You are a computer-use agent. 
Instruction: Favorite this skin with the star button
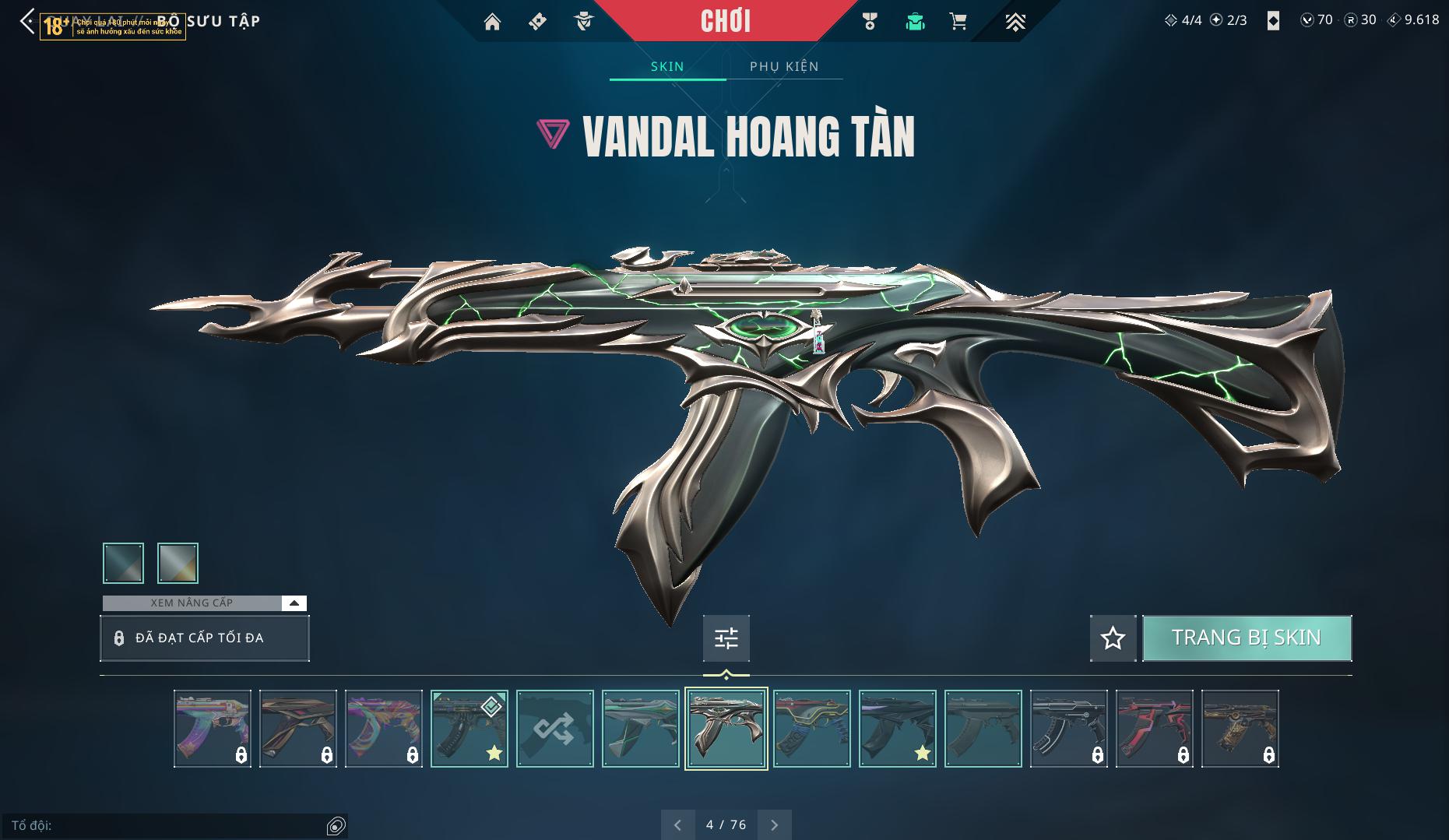click(x=1113, y=638)
